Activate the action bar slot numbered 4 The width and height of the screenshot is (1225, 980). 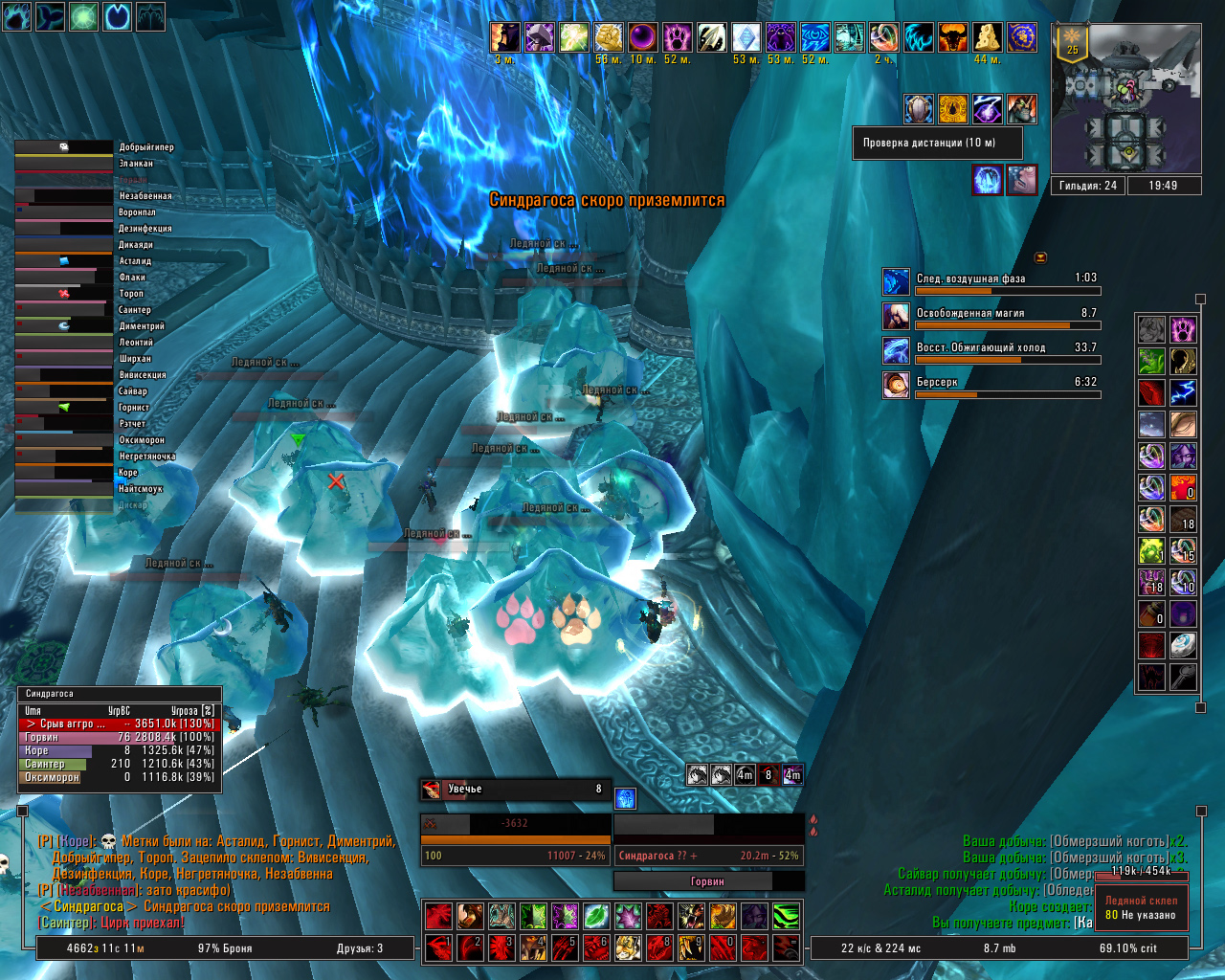click(533, 947)
